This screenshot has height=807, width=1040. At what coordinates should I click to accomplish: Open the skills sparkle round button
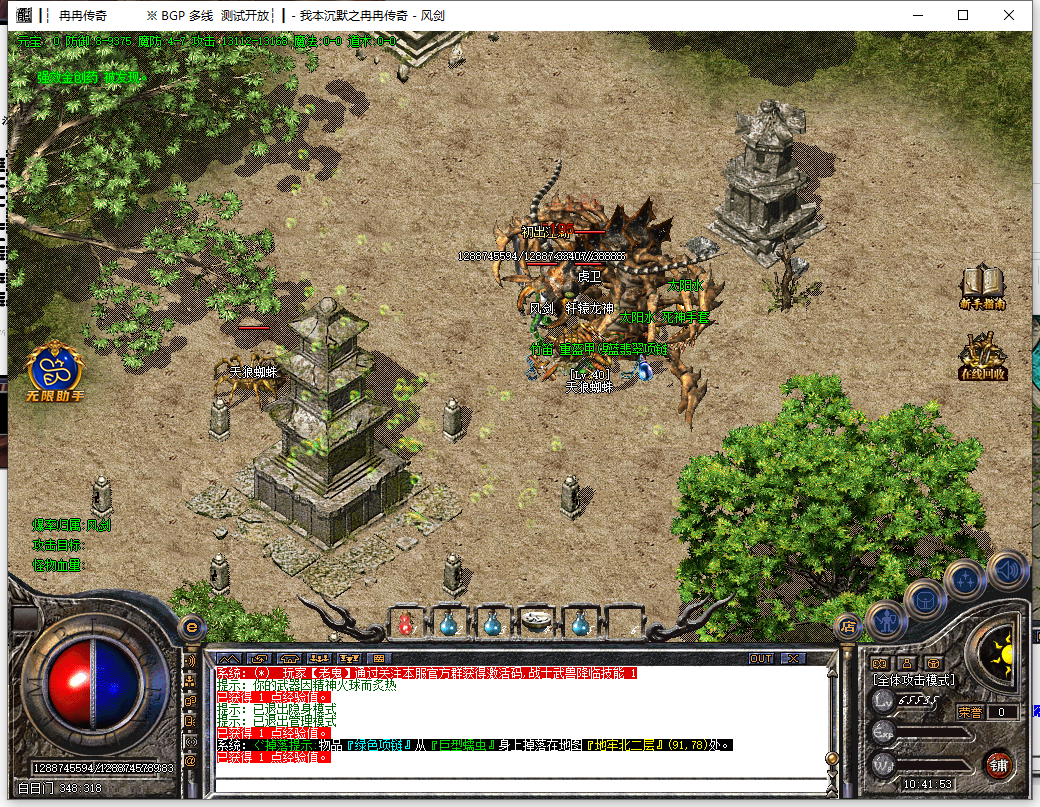[x=966, y=579]
